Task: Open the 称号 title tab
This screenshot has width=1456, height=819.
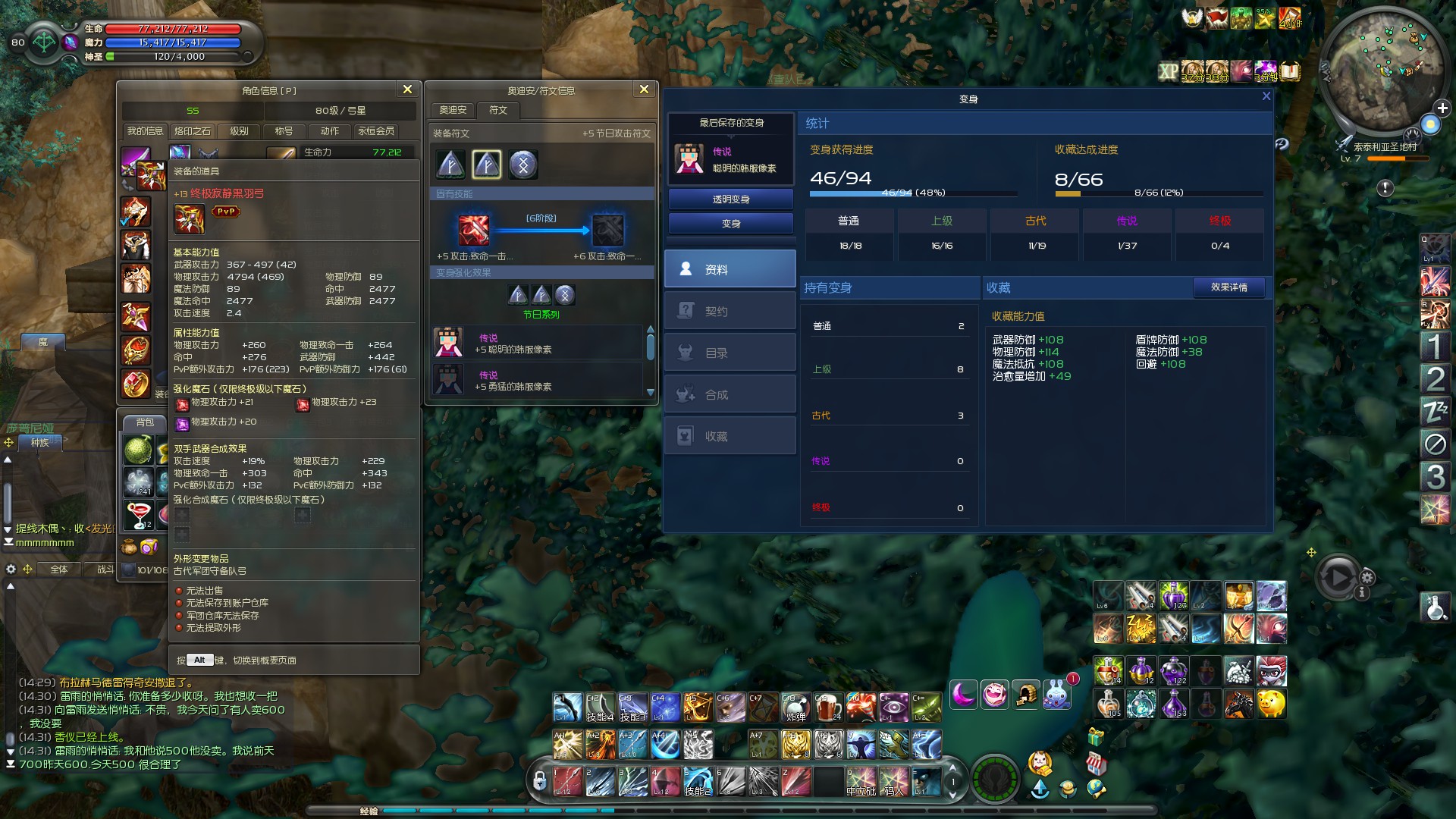Action: point(284,131)
